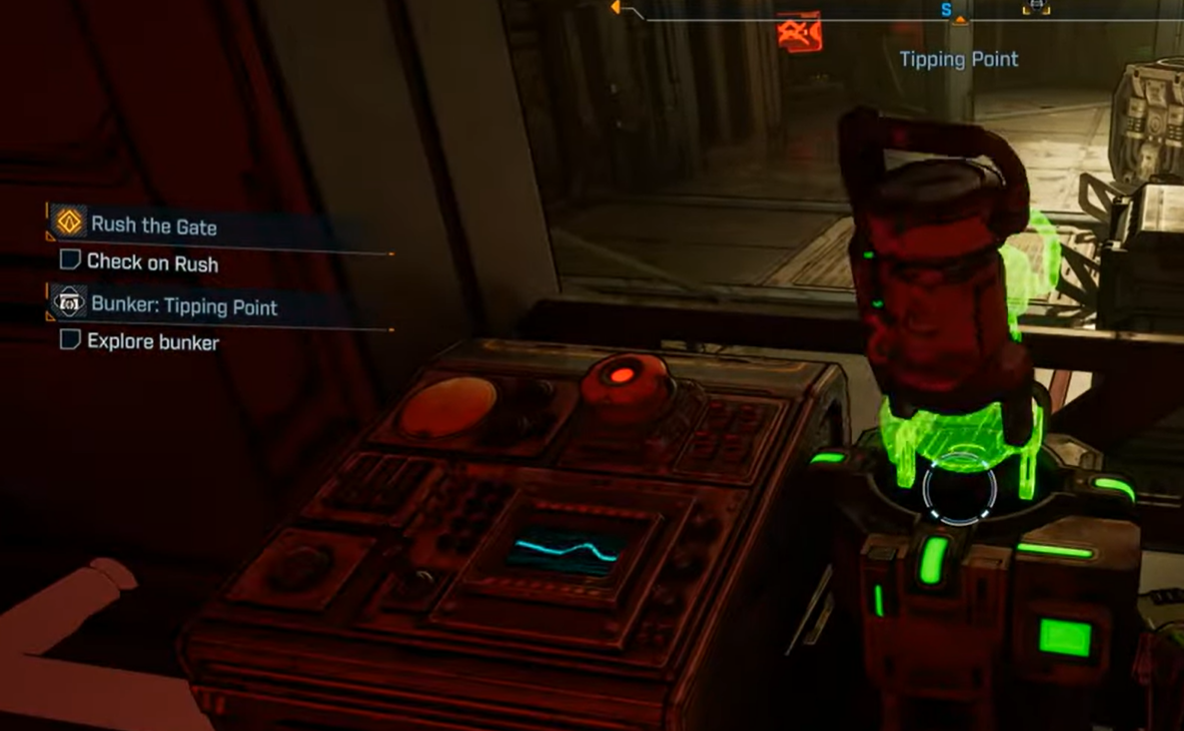The width and height of the screenshot is (1184, 731).
Task: Open the Bunker: Tipping Point quest entry
Action: (184, 306)
